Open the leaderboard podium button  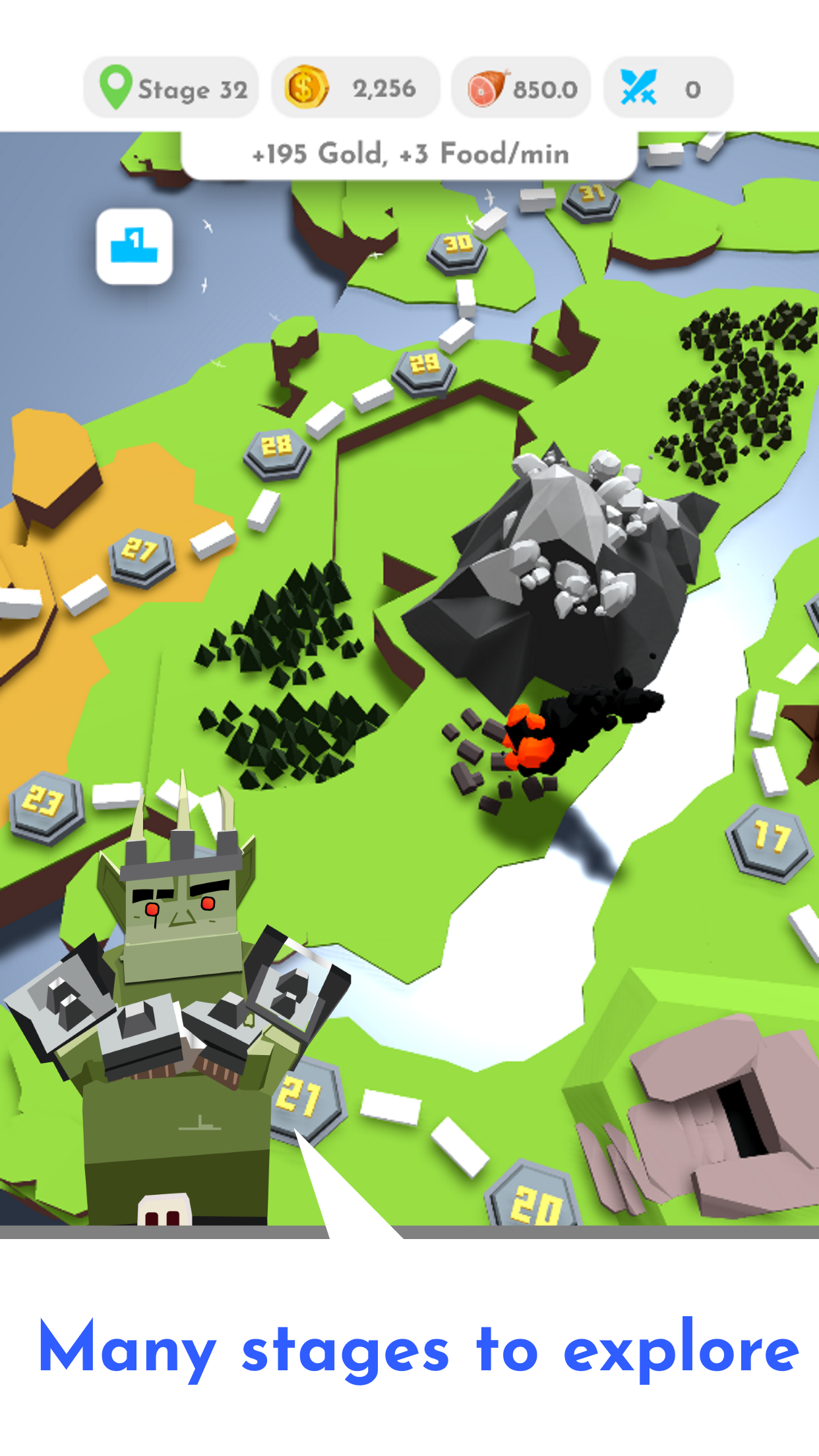[135, 247]
